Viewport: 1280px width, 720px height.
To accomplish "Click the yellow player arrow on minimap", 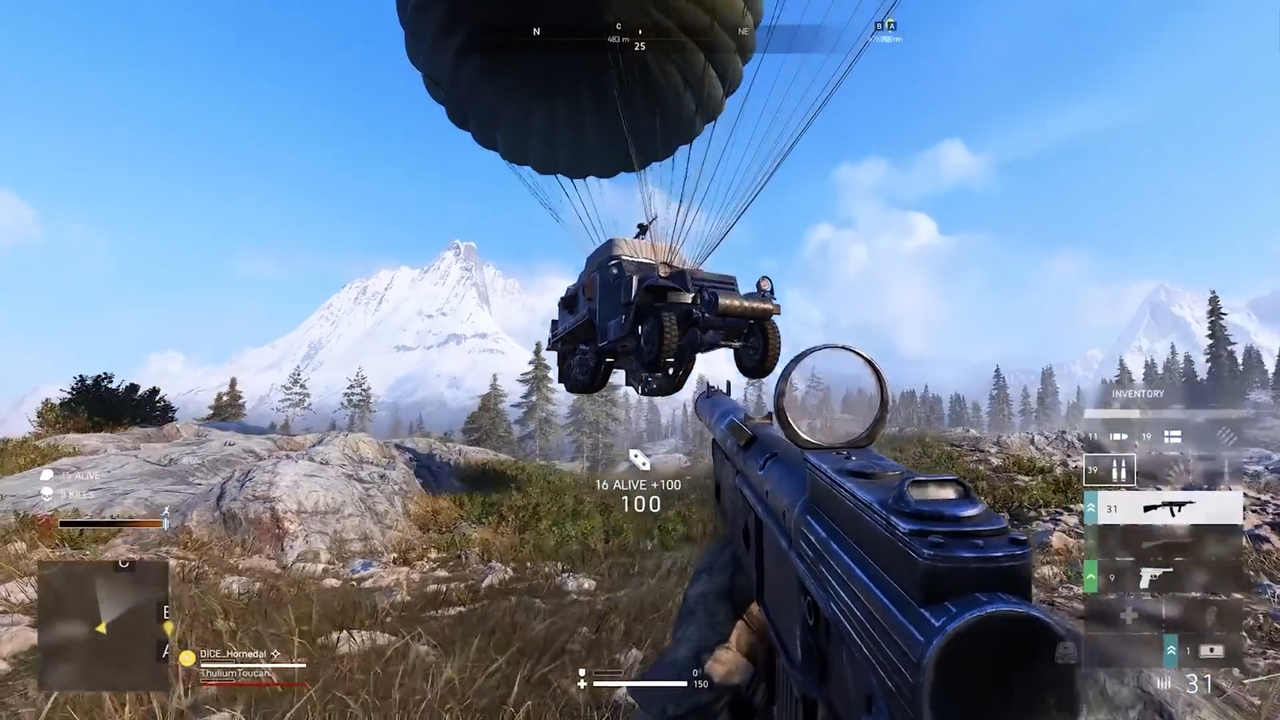I will click(x=101, y=627).
